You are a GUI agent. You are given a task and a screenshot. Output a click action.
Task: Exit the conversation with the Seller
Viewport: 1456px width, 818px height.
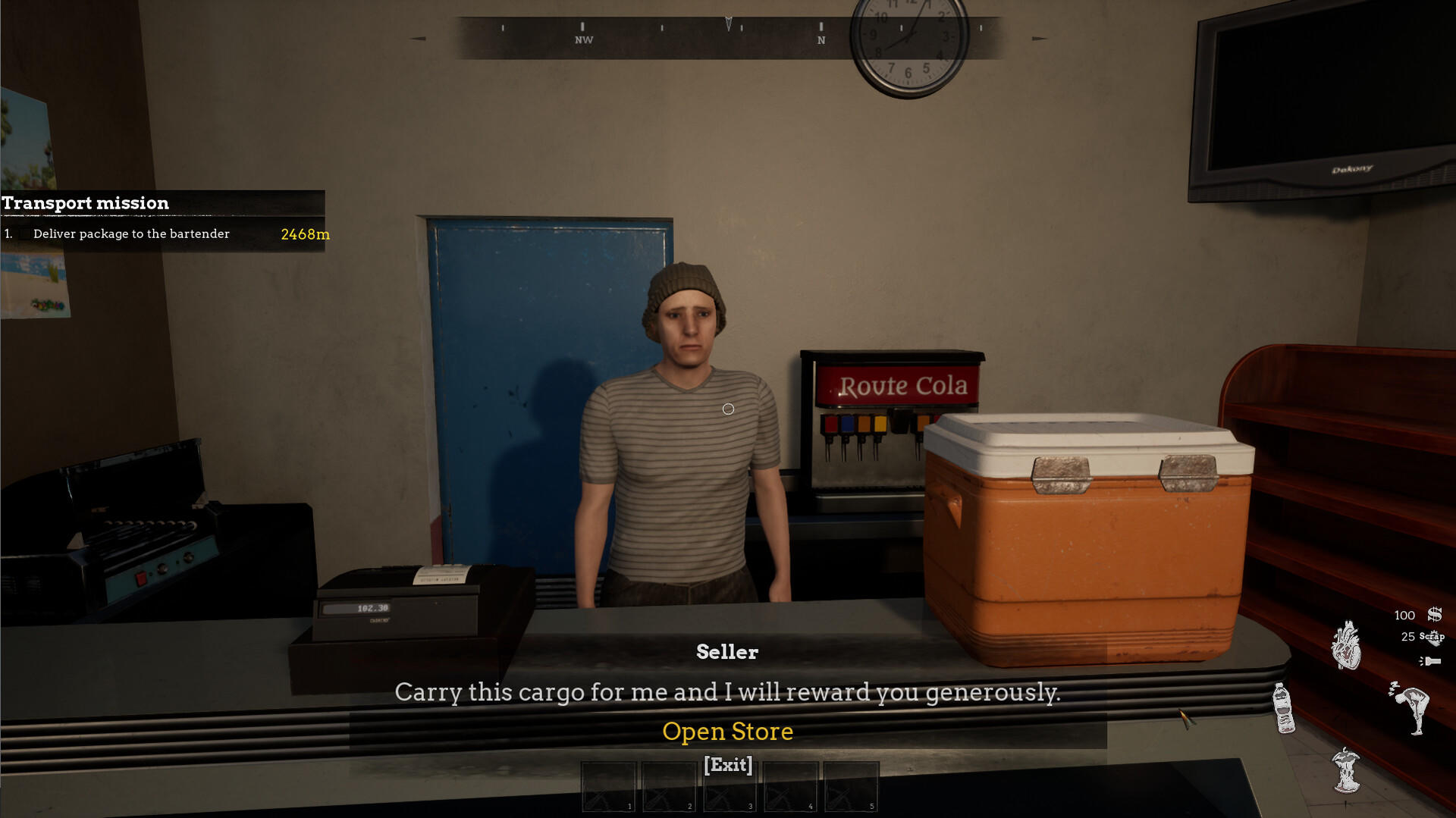[727, 766]
